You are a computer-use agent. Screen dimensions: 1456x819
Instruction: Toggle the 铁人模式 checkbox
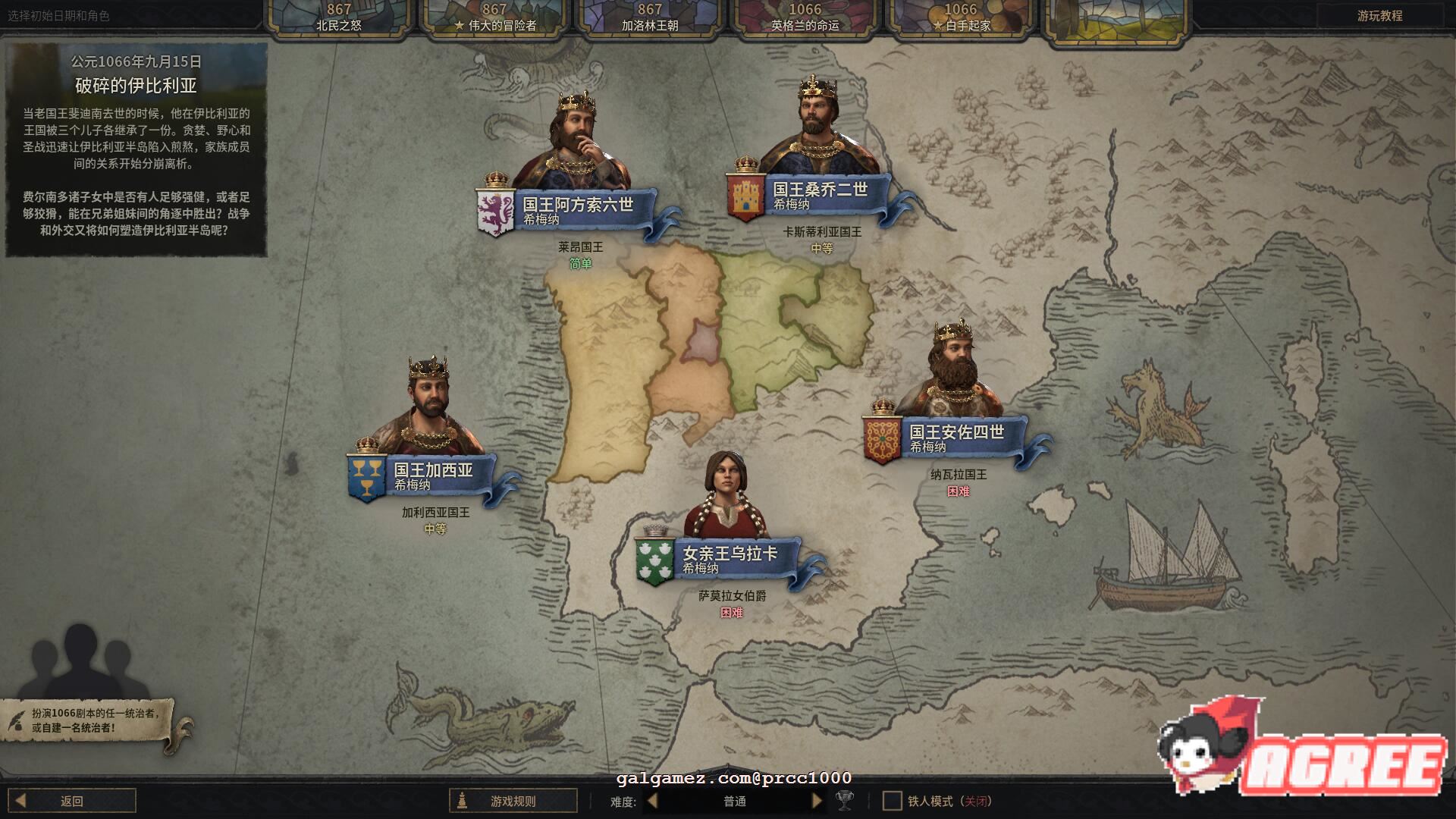pyautogui.click(x=893, y=801)
